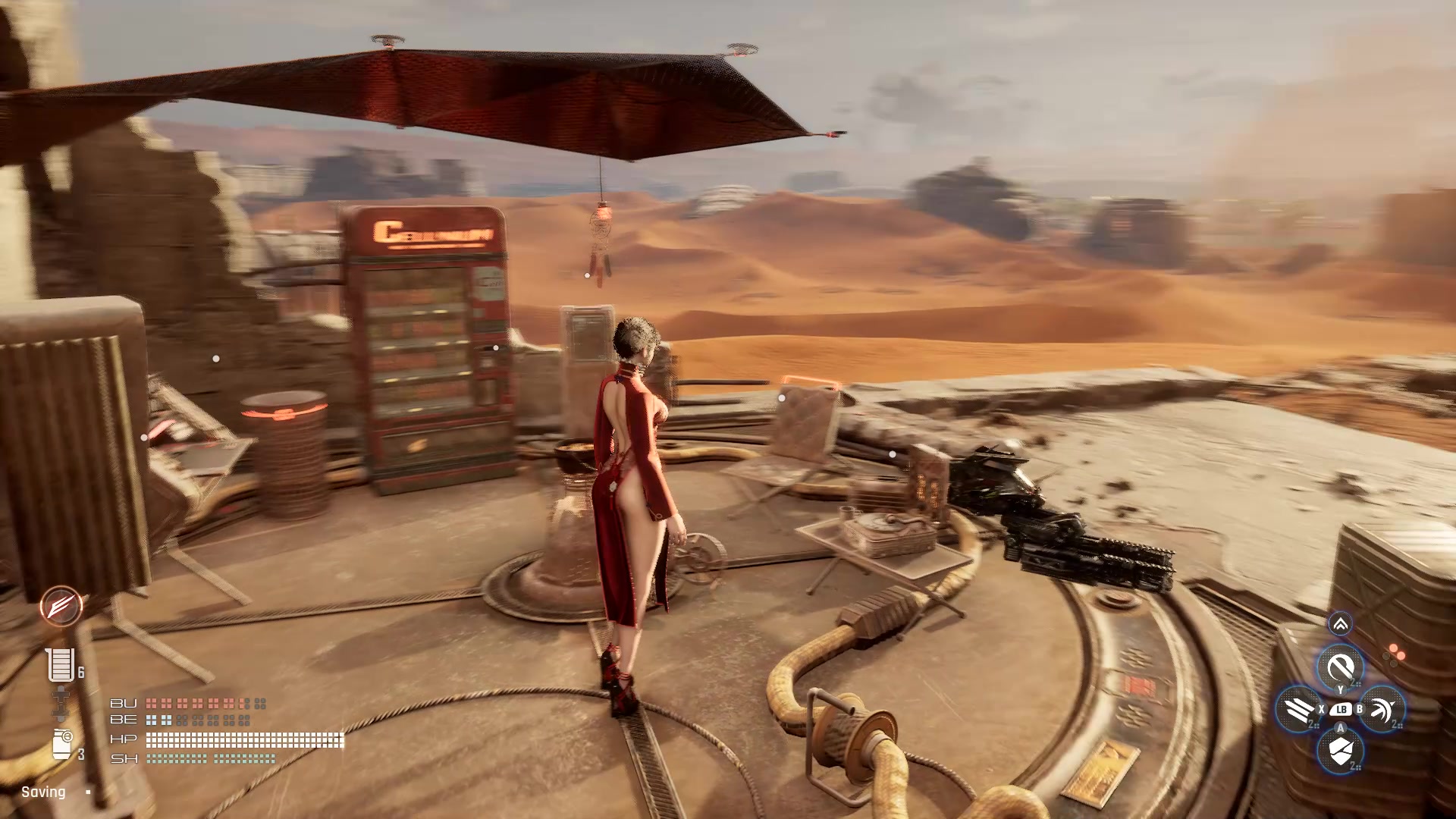The height and width of the screenshot is (819, 1456).
Task: Click the LB button prompt
Action: click(1341, 711)
